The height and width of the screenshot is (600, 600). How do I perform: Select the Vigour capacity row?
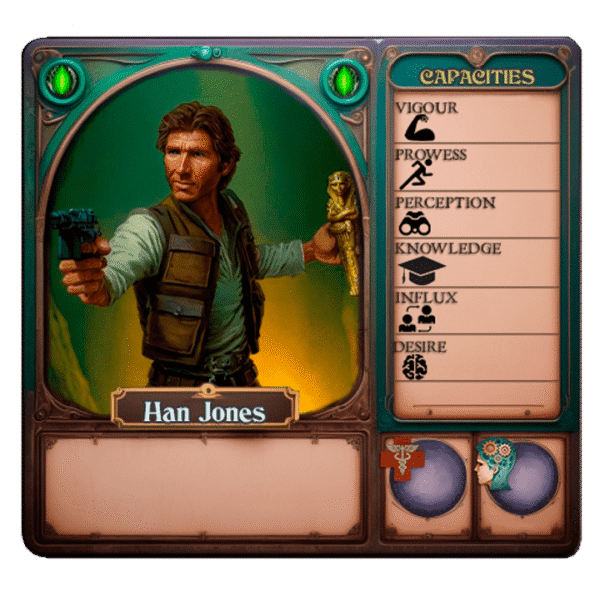pyautogui.click(x=475, y=119)
